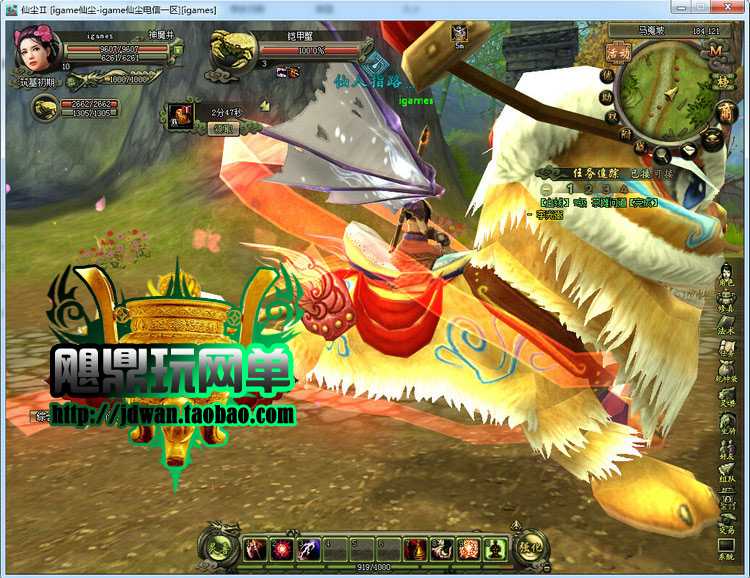Collapse the quest tracker with minus button
This screenshot has width=750, height=578.
546,189
